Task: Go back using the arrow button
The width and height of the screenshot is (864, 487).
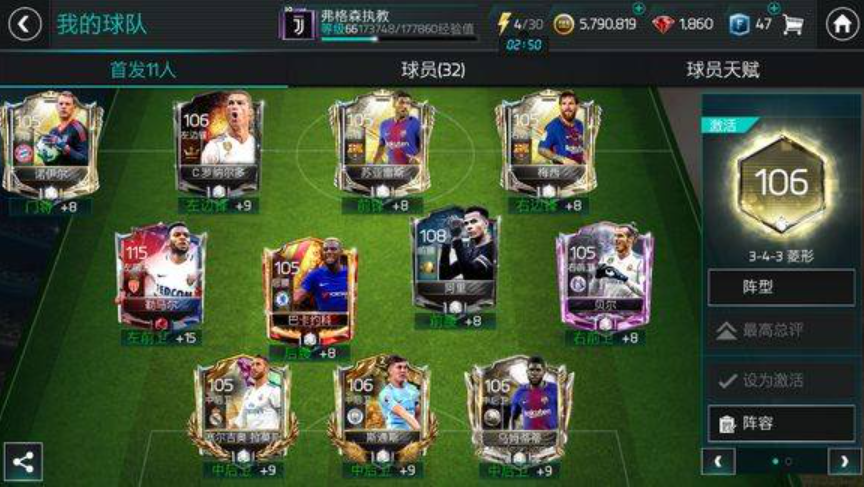Action: point(24,24)
